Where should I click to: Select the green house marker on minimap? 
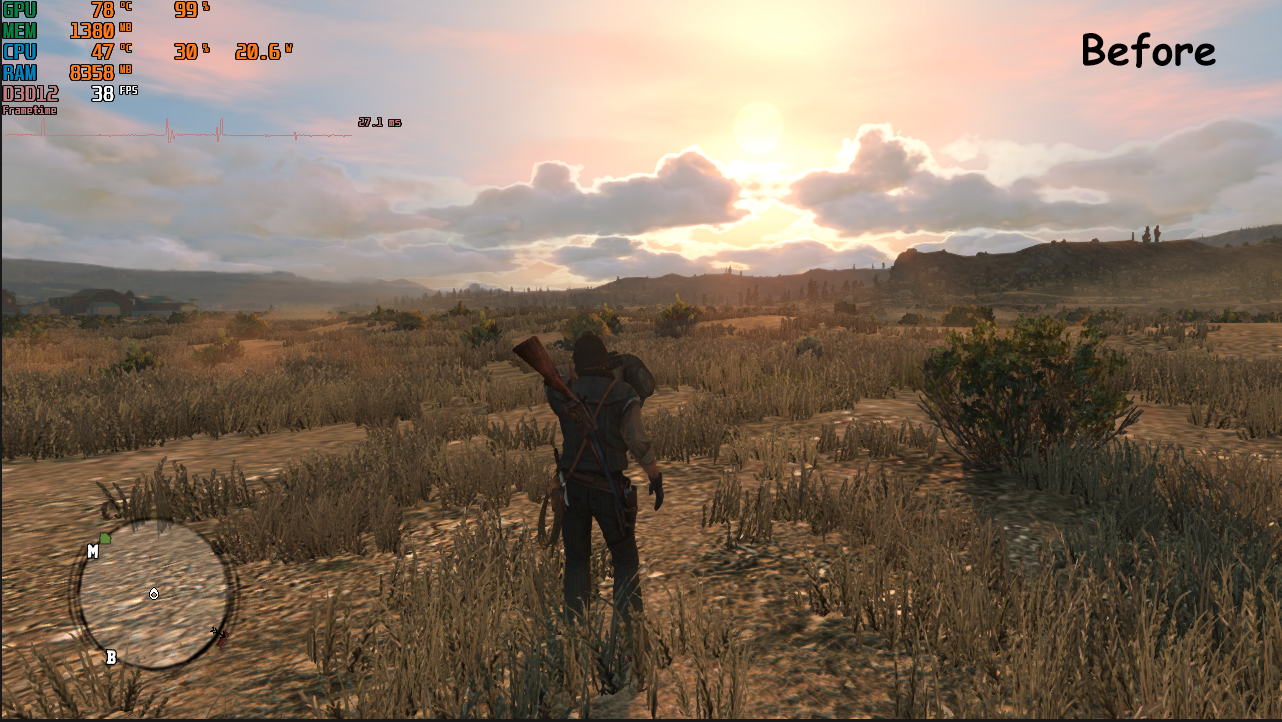tap(105, 539)
